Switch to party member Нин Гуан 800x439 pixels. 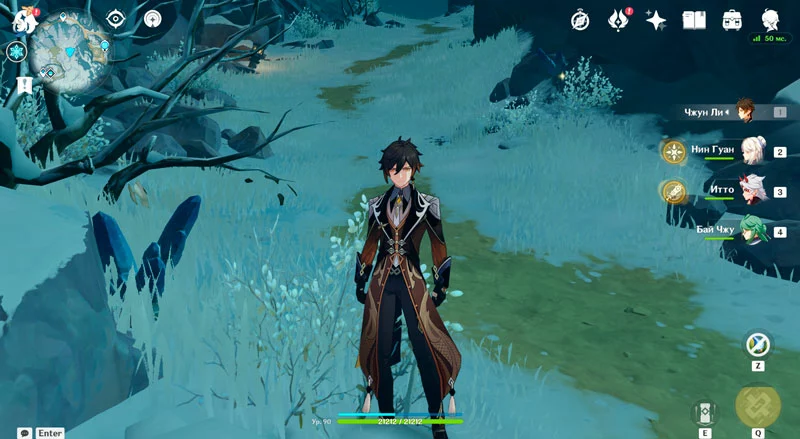(745, 151)
